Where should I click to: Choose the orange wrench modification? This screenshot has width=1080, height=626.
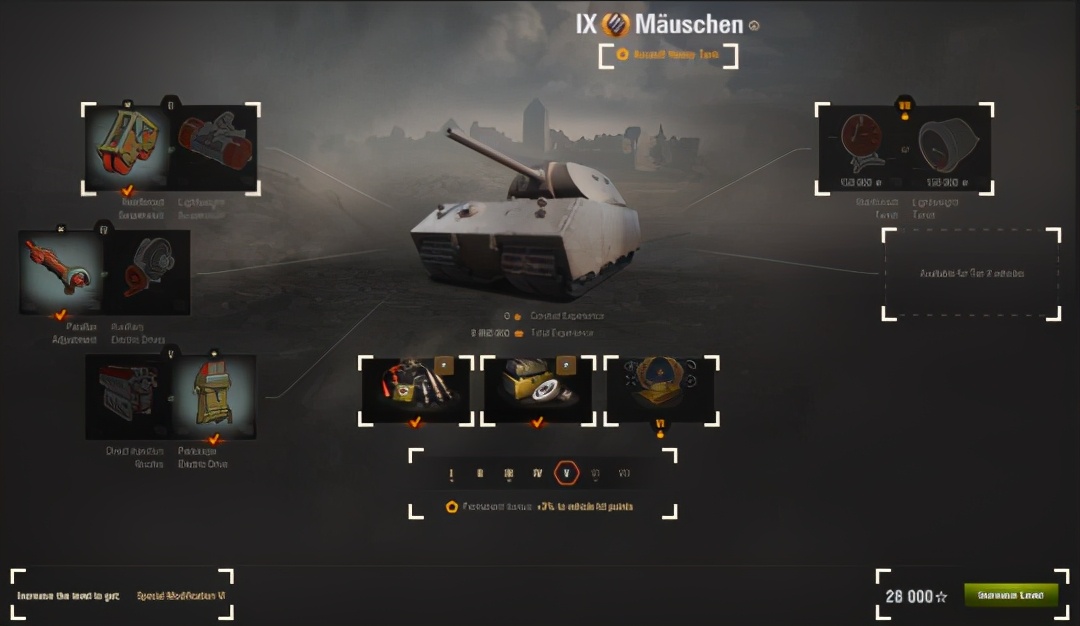[x=61, y=270]
